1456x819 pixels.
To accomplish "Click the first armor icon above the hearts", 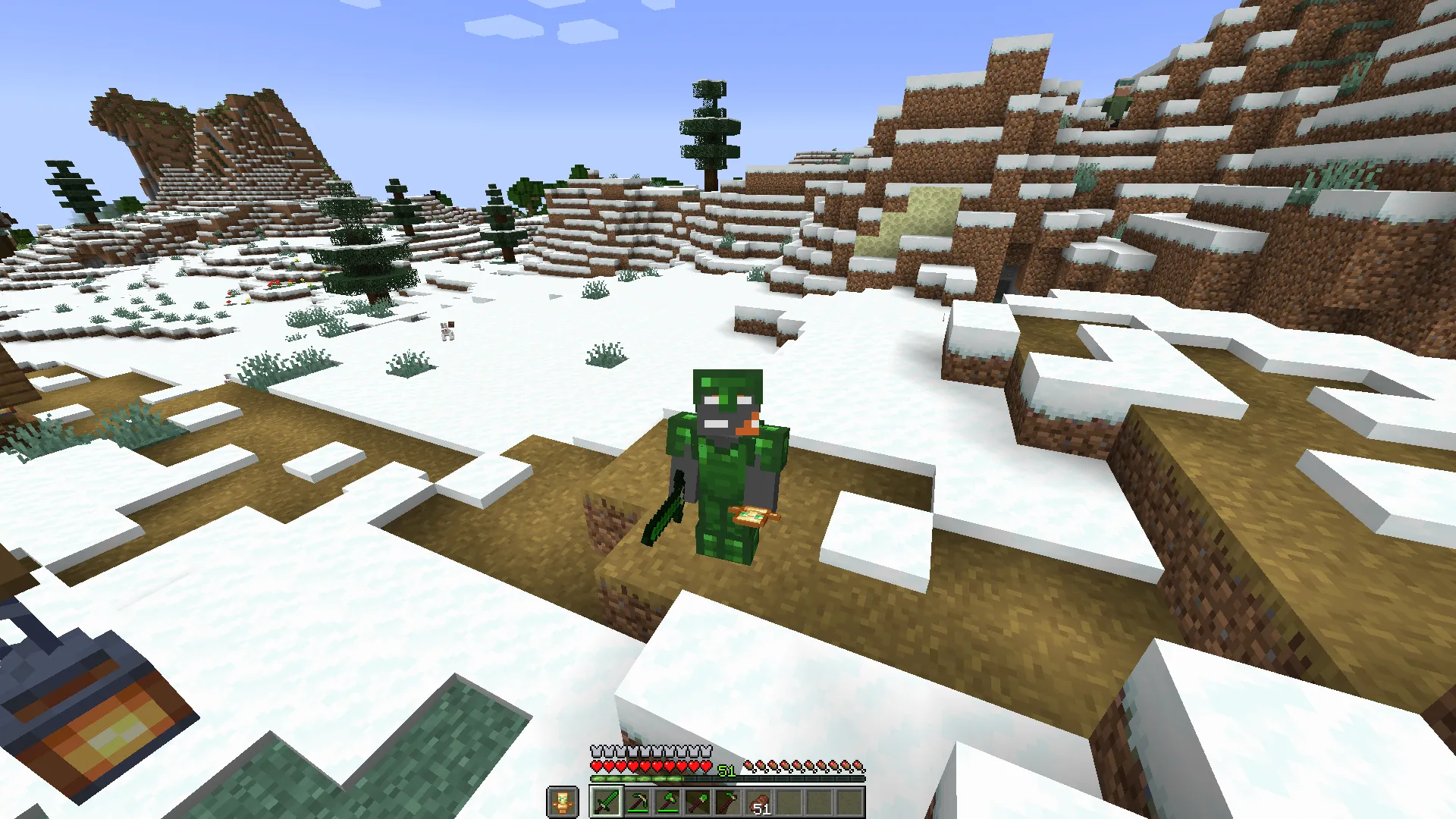I will click(595, 750).
